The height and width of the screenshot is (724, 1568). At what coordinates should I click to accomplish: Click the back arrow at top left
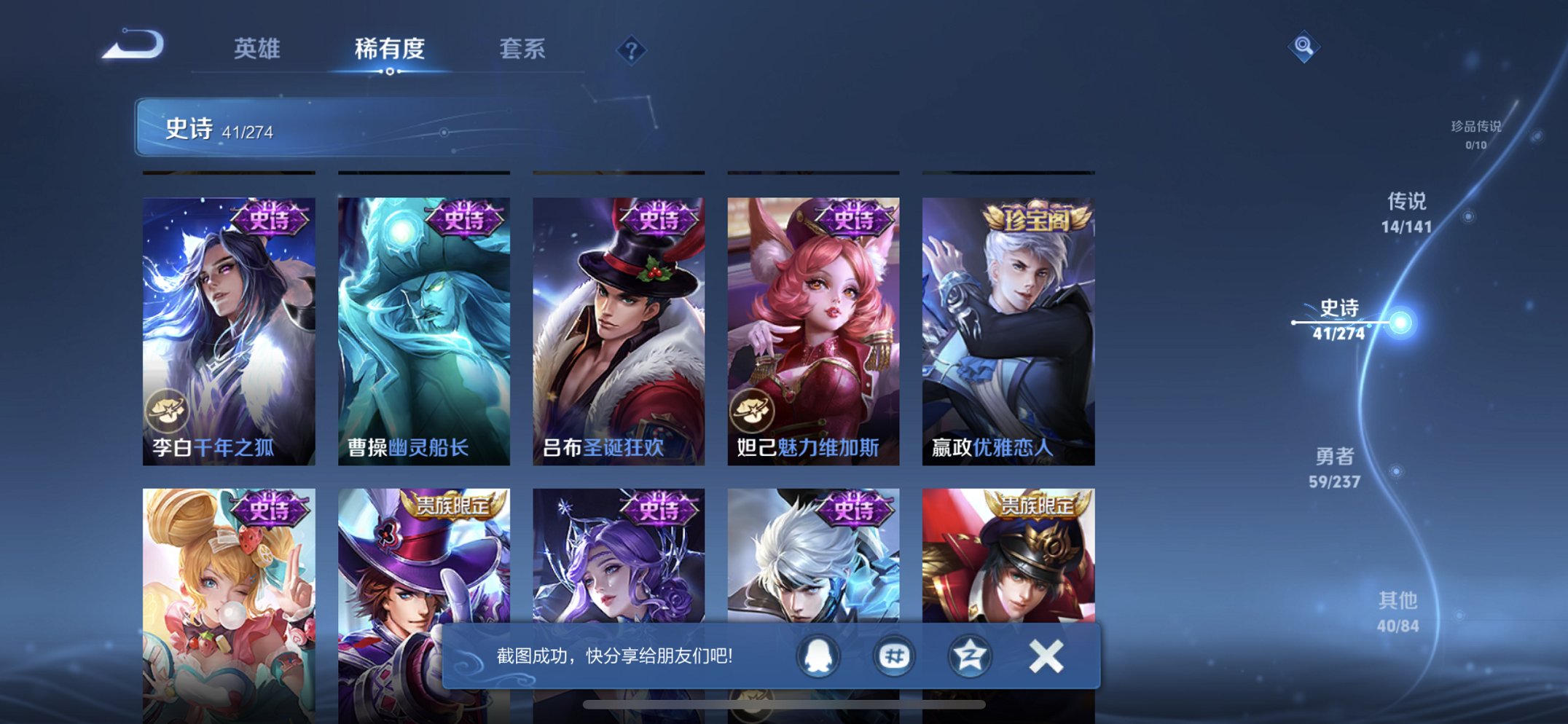pyautogui.click(x=133, y=46)
